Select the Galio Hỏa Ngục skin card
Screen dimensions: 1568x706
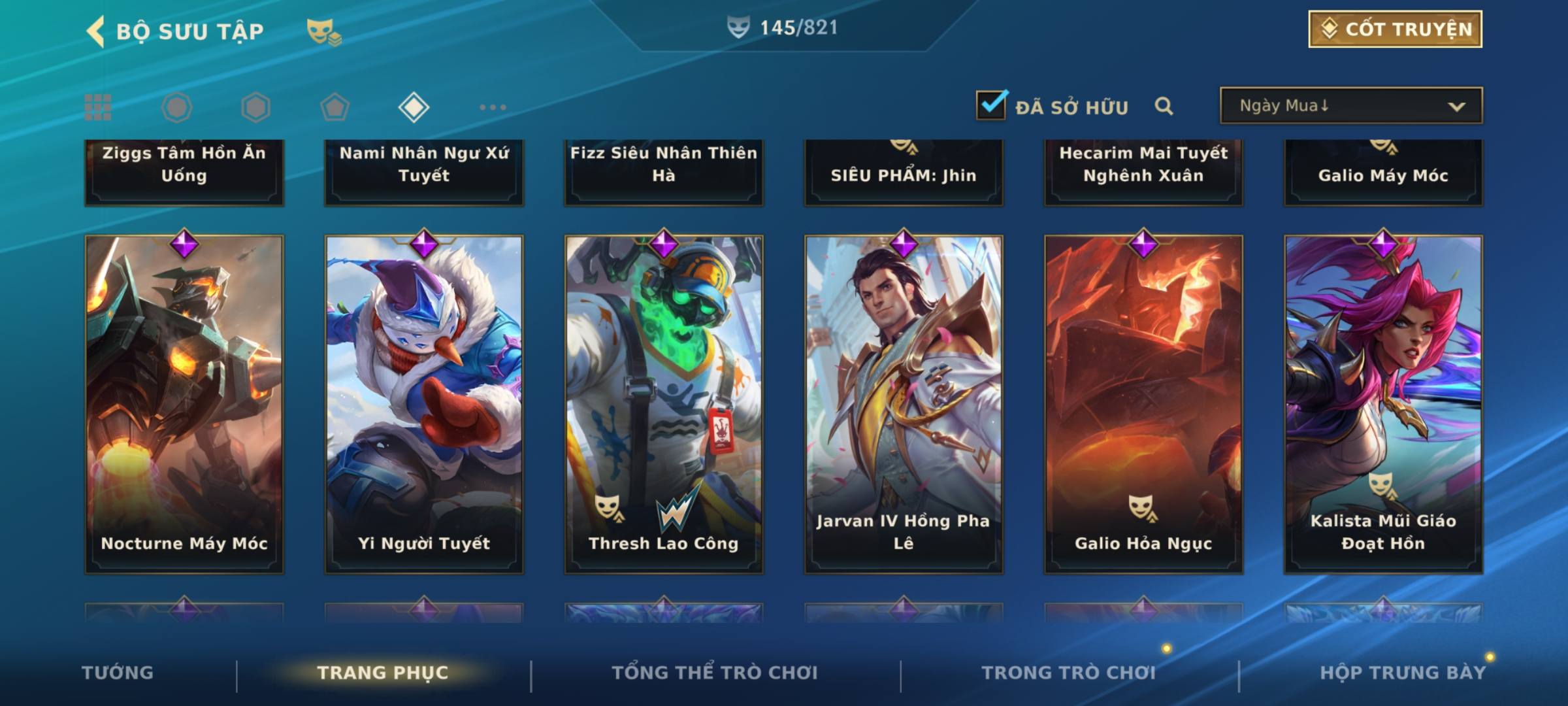[x=1143, y=404]
